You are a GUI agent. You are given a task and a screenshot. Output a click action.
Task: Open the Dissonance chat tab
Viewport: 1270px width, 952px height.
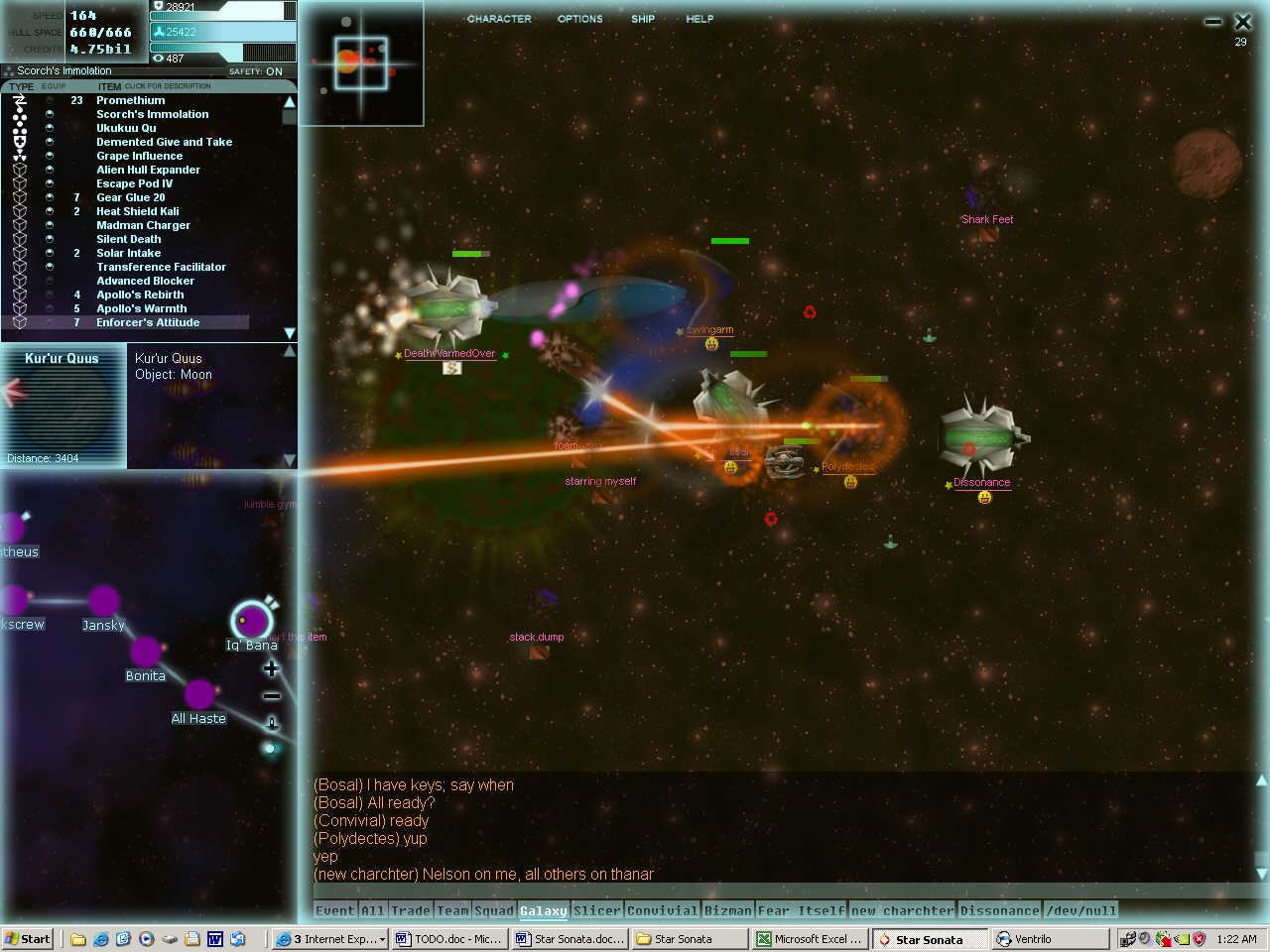click(999, 910)
